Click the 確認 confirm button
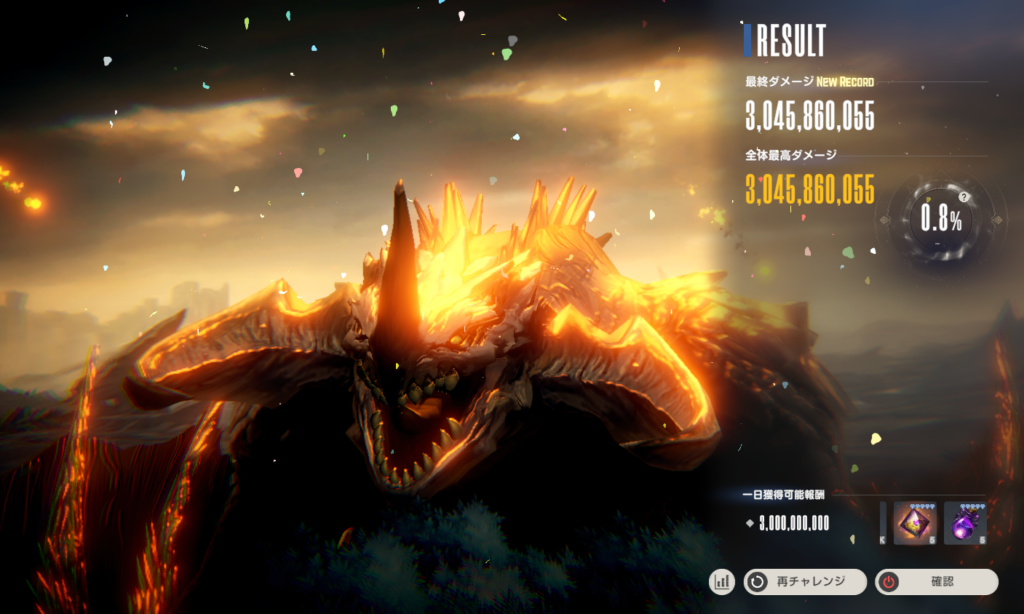1024x614 pixels. coord(936,581)
